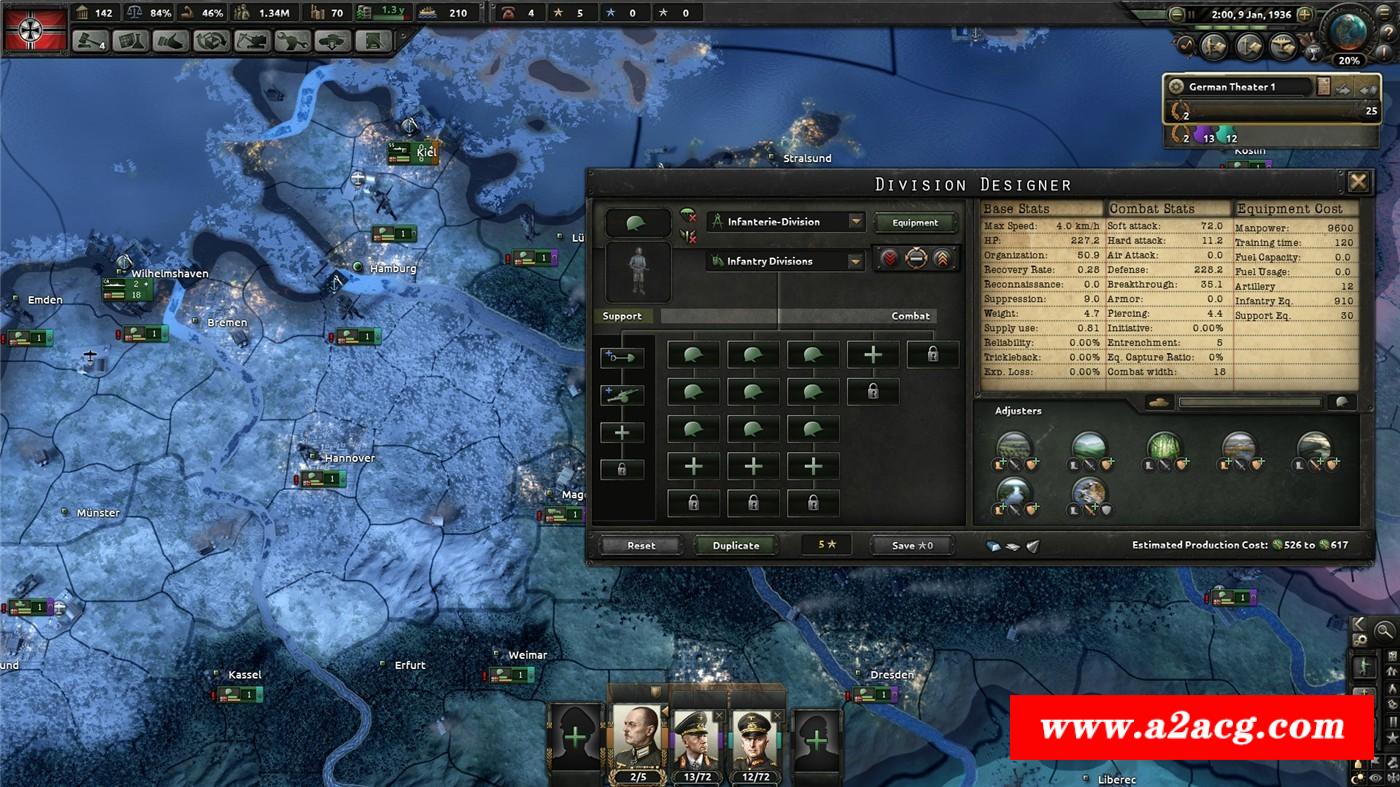Open the Equipment button in Division Designer

coord(915,222)
